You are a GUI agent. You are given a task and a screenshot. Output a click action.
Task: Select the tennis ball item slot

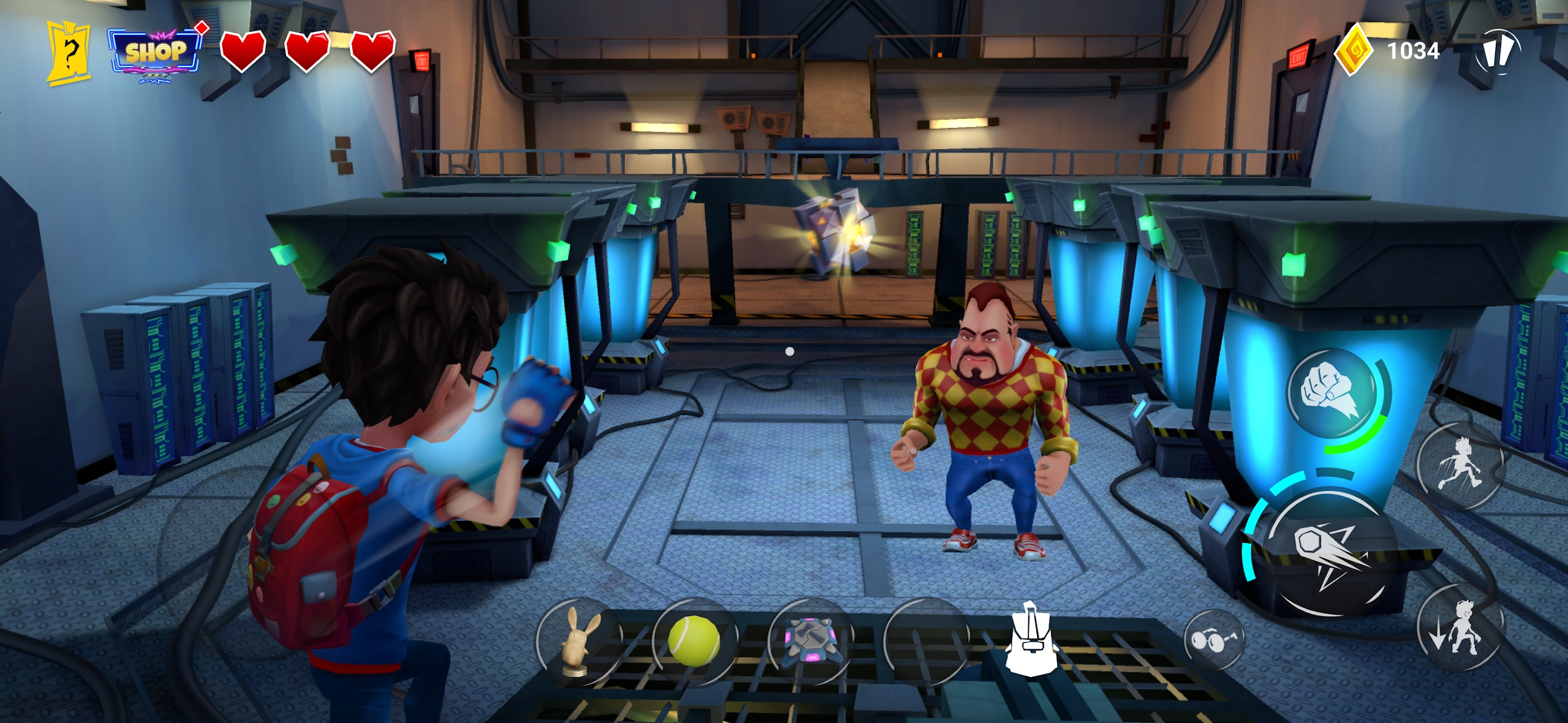tap(694, 640)
